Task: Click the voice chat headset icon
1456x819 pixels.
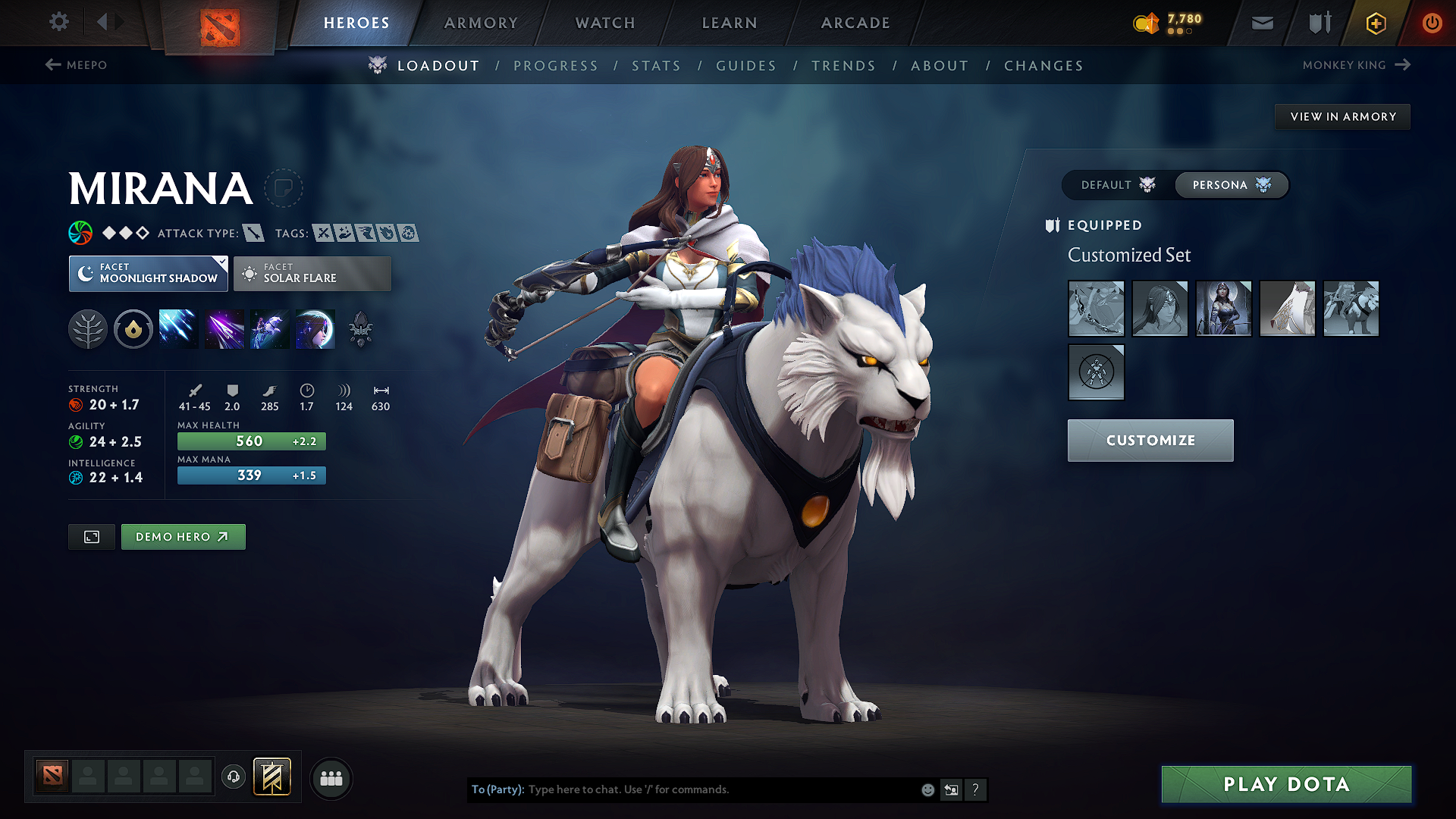Action: tap(234, 778)
